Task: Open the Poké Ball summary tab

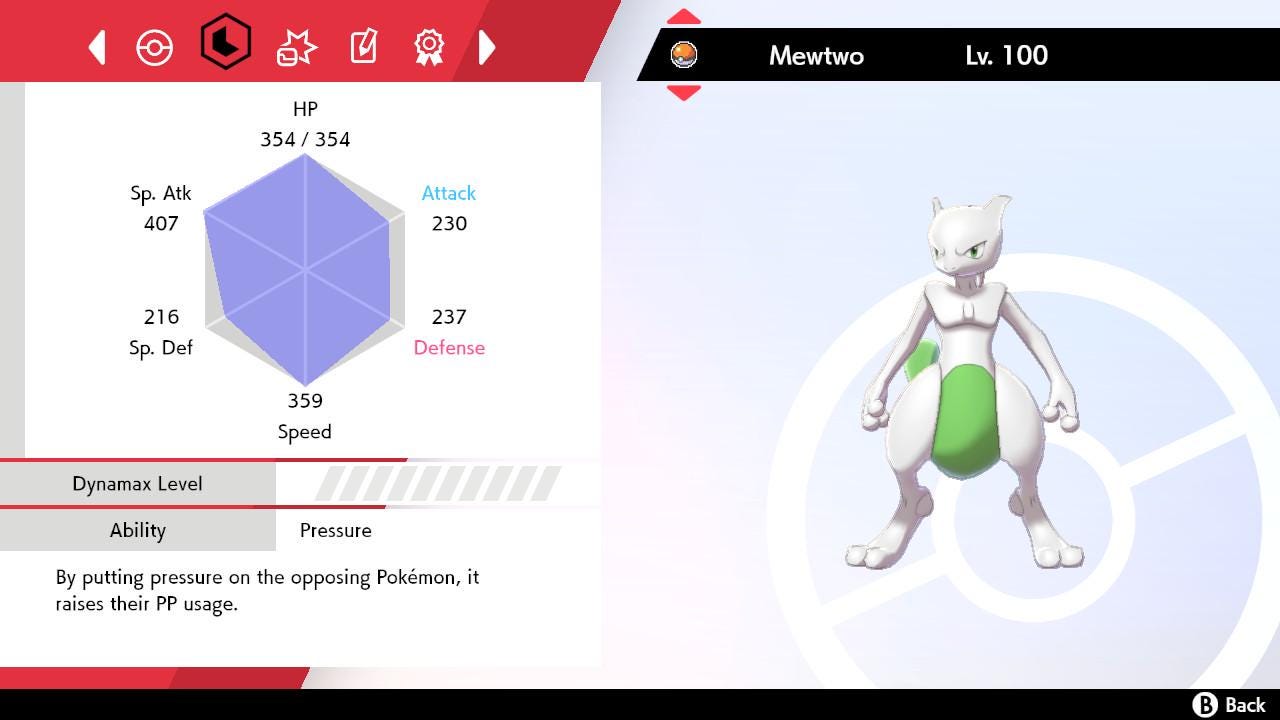Action: click(155, 47)
